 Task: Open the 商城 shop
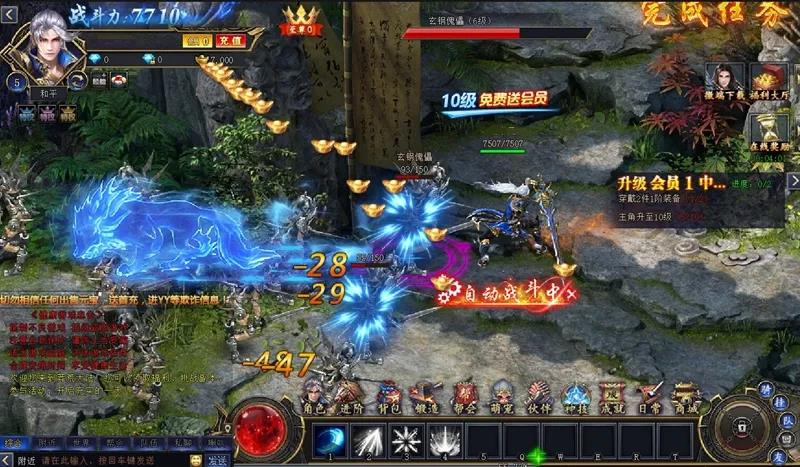pyautogui.click(x=683, y=394)
